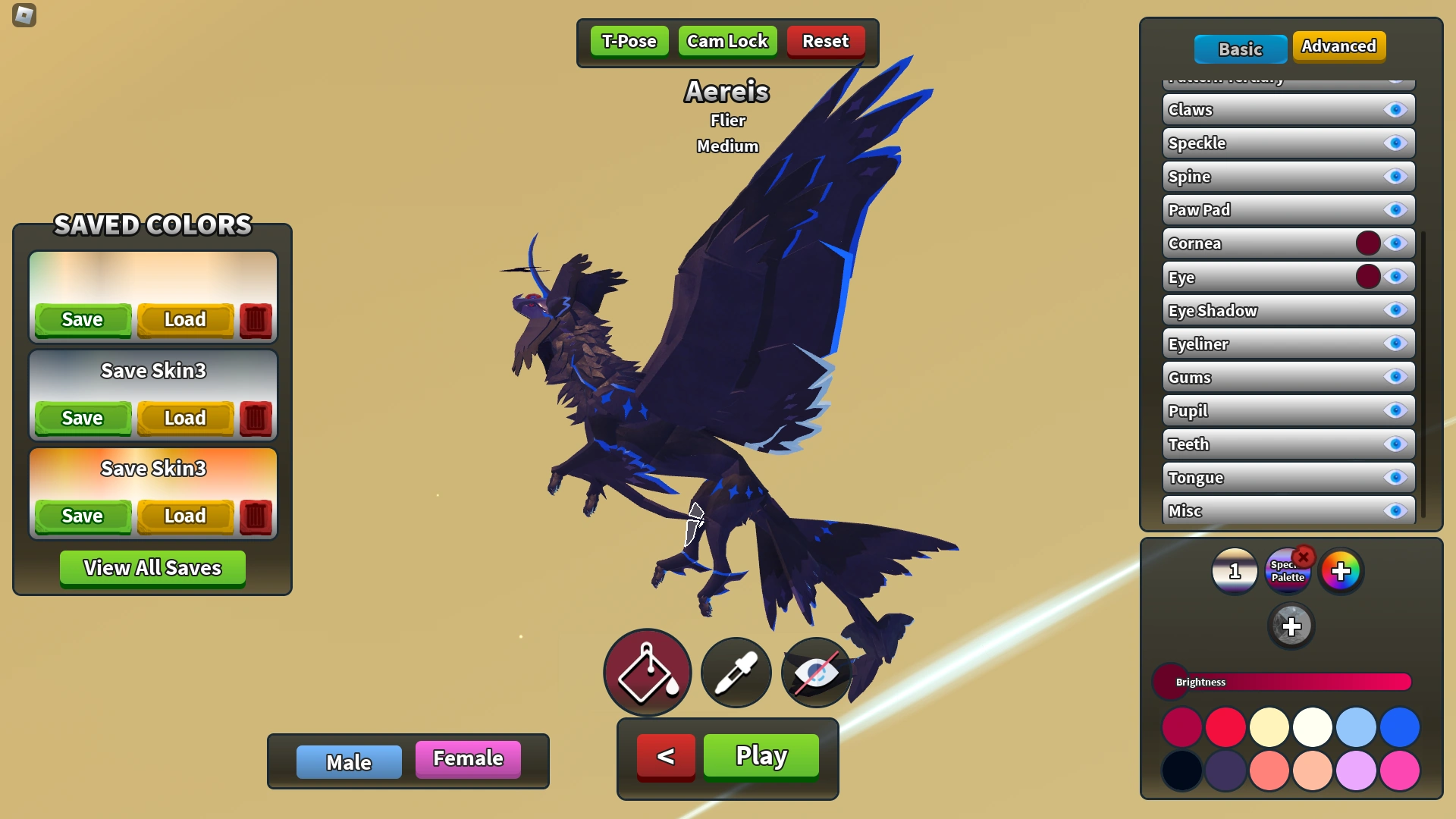Viewport: 1456px width, 819px height.
Task: Select the paint bucket fill tool
Action: (x=647, y=673)
